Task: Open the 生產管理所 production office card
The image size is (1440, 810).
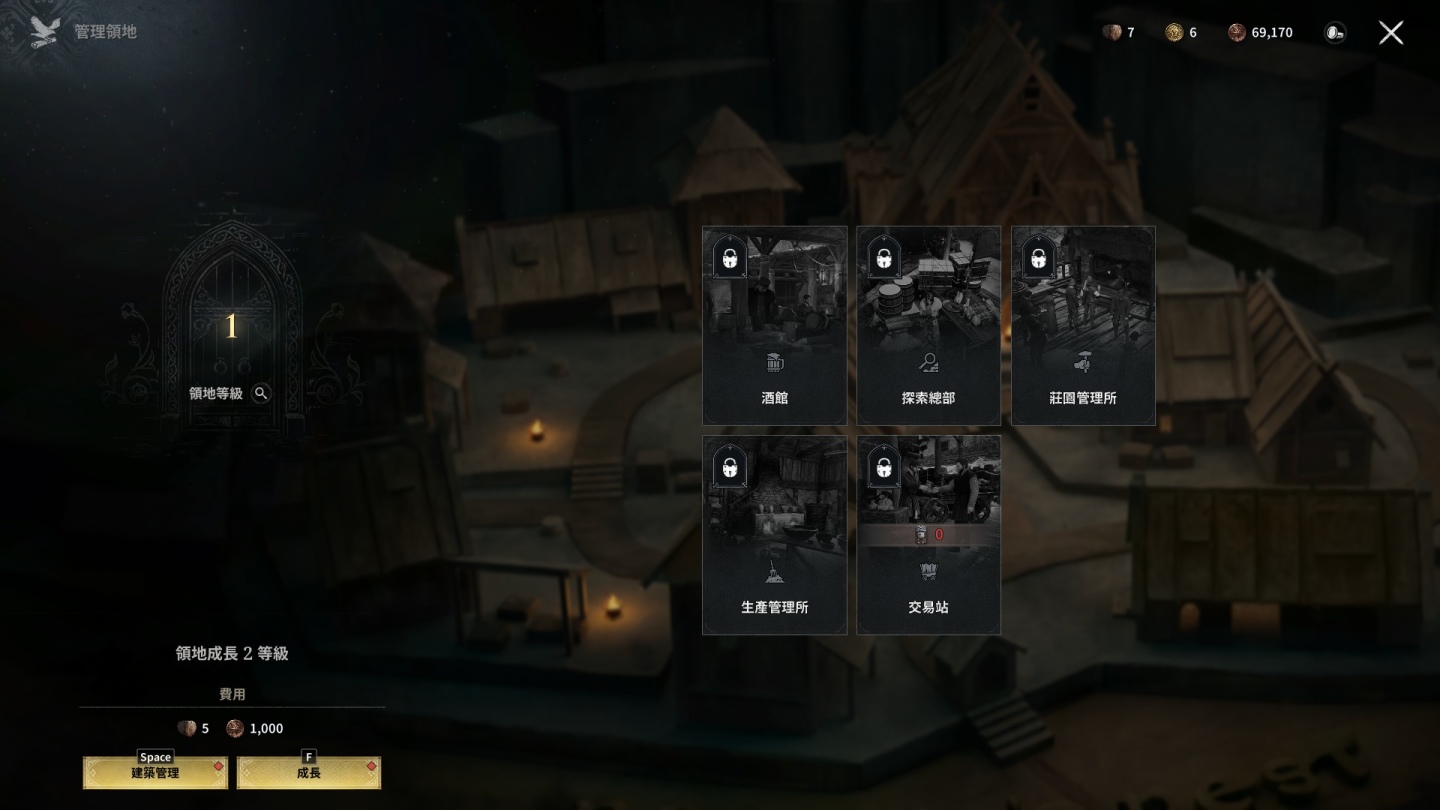Action: (x=775, y=535)
